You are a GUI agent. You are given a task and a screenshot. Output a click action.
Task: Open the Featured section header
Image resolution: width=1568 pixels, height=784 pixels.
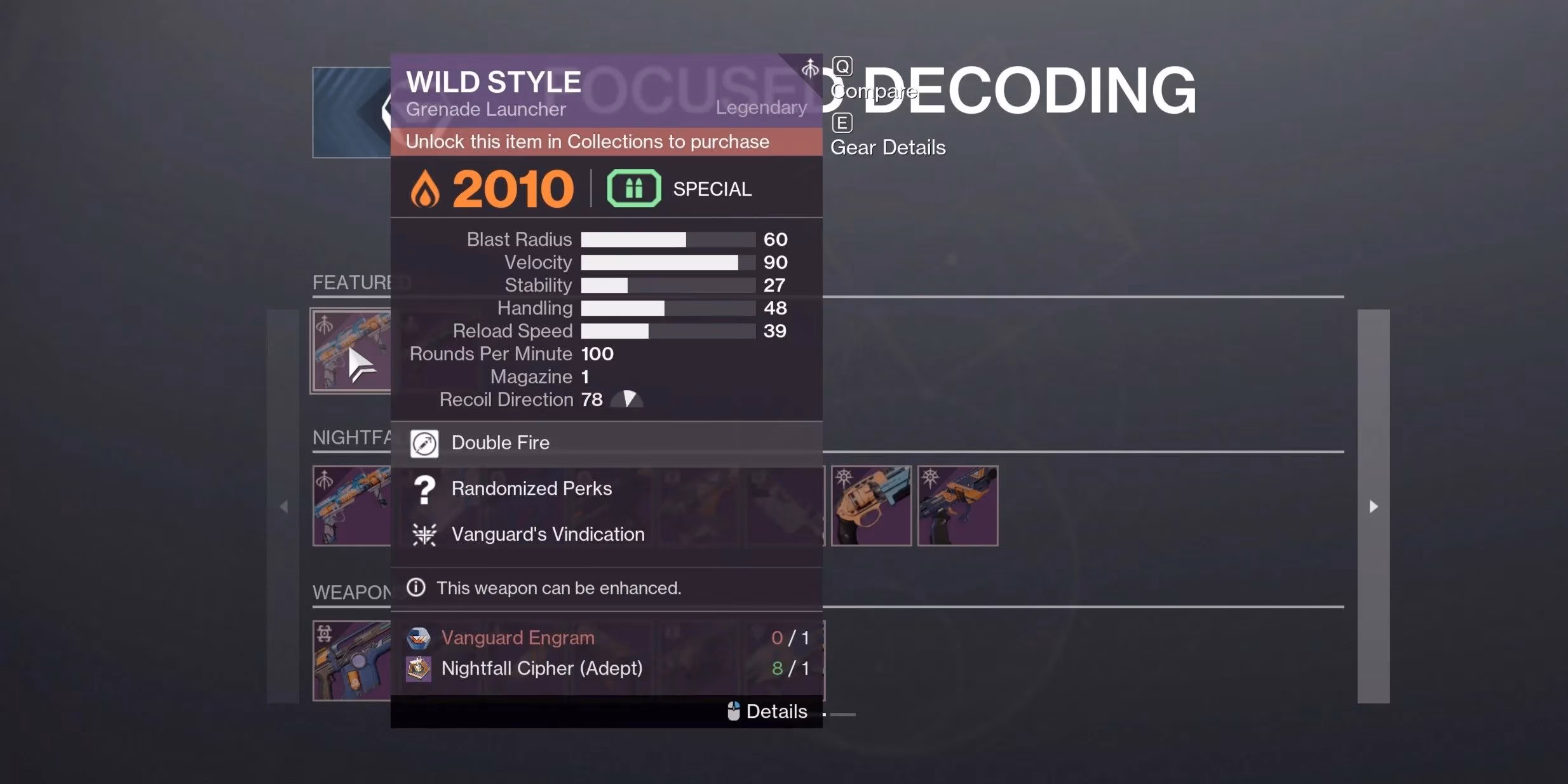pyautogui.click(x=351, y=281)
